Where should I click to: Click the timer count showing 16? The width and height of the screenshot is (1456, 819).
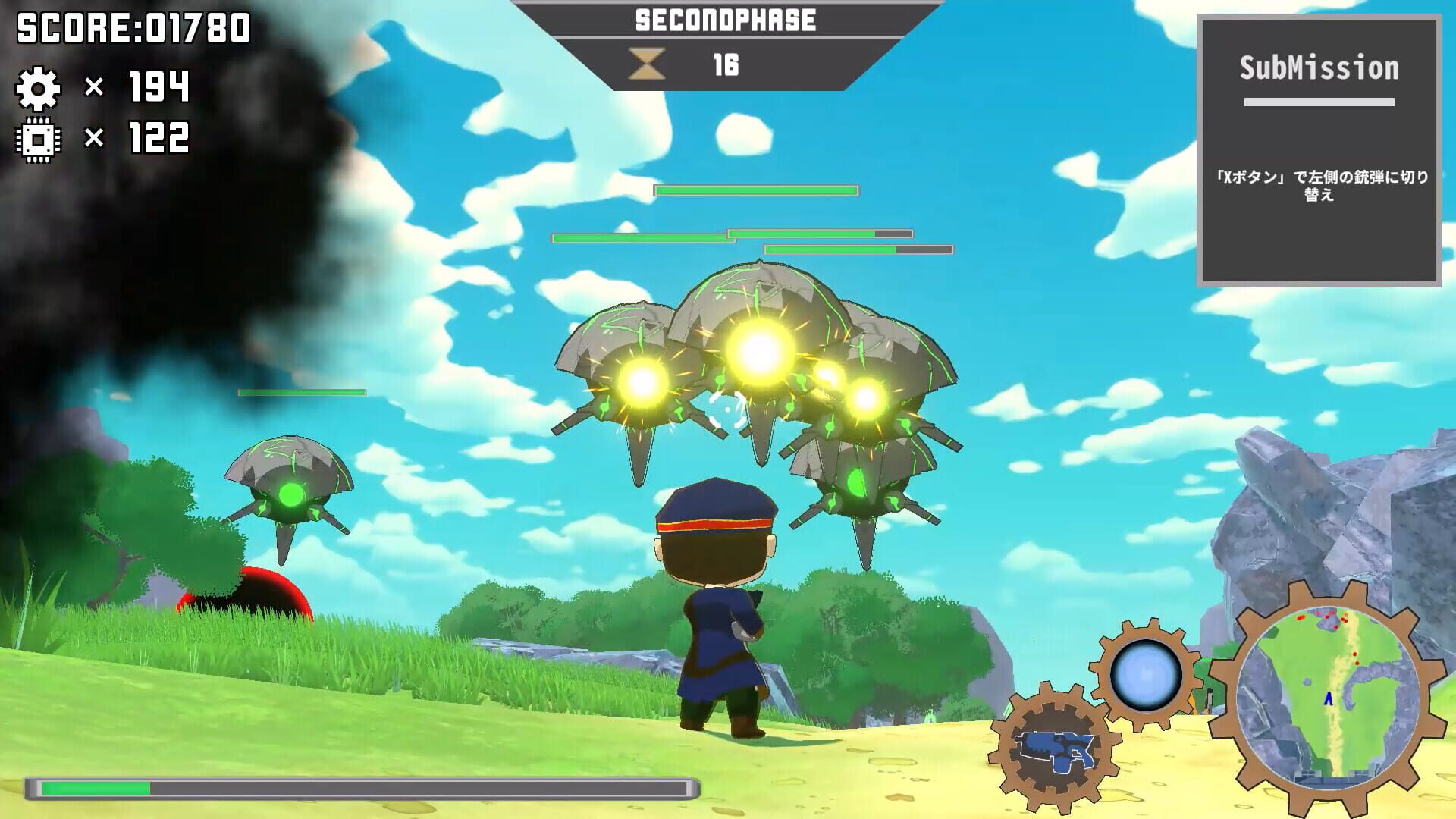click(x=726, y=64)
